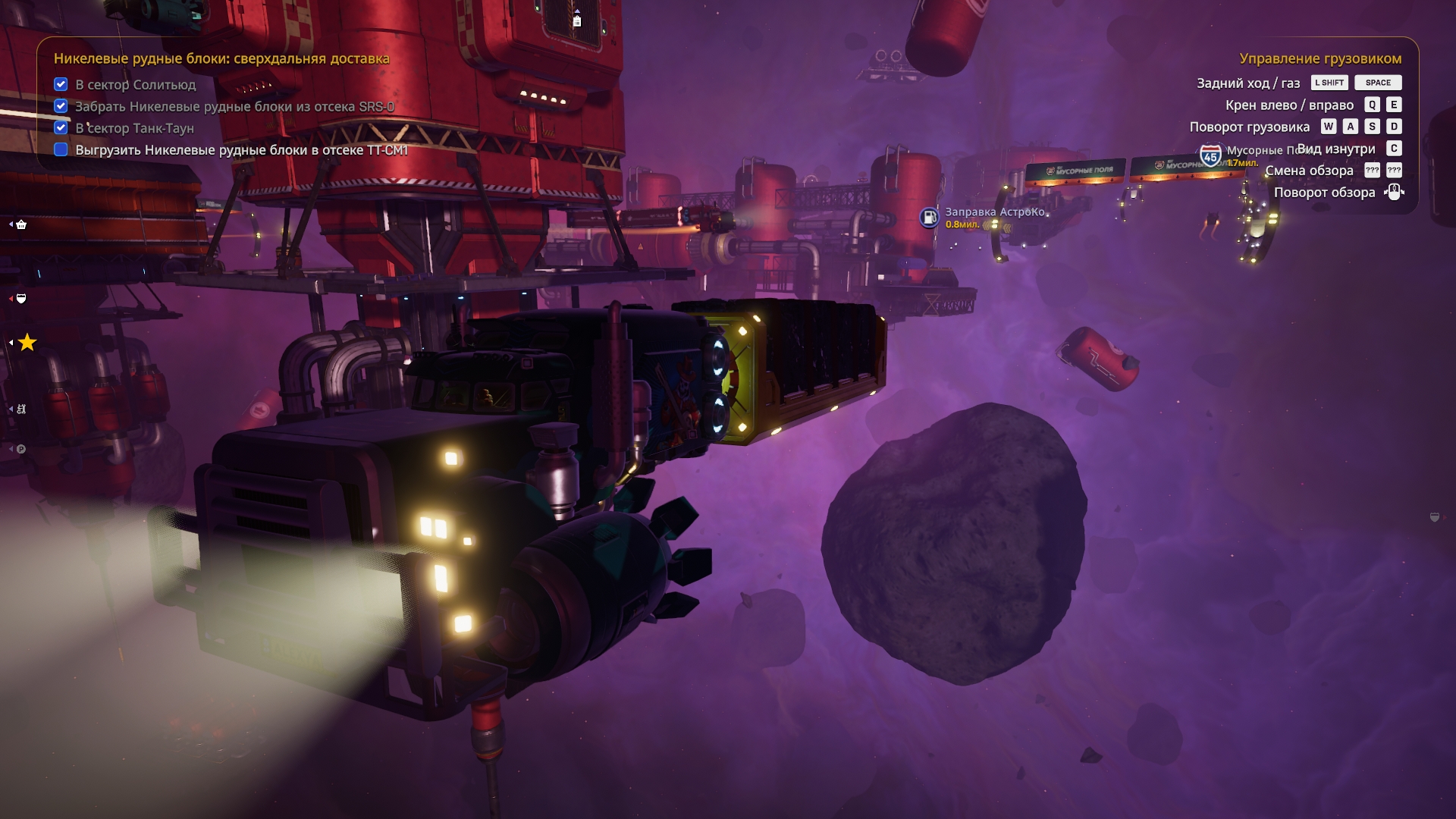Click the 'В сектор Танк-Таун' objective checkbox
This screenshot has height=819, width=1456.
[x=61, y=127]
